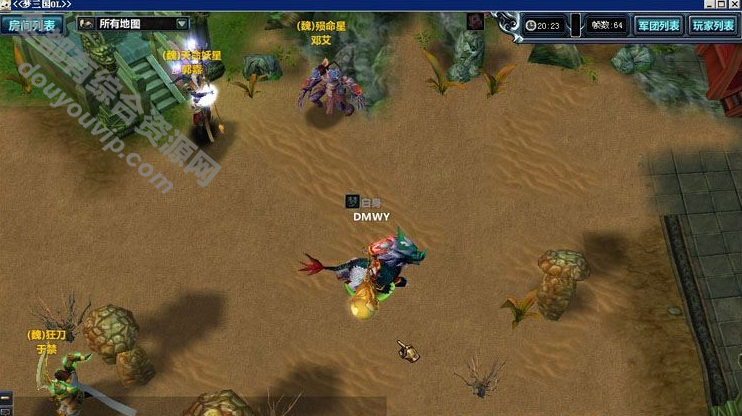Open the 房间列表 room list

pyautogui.click(x=32, y=24)
